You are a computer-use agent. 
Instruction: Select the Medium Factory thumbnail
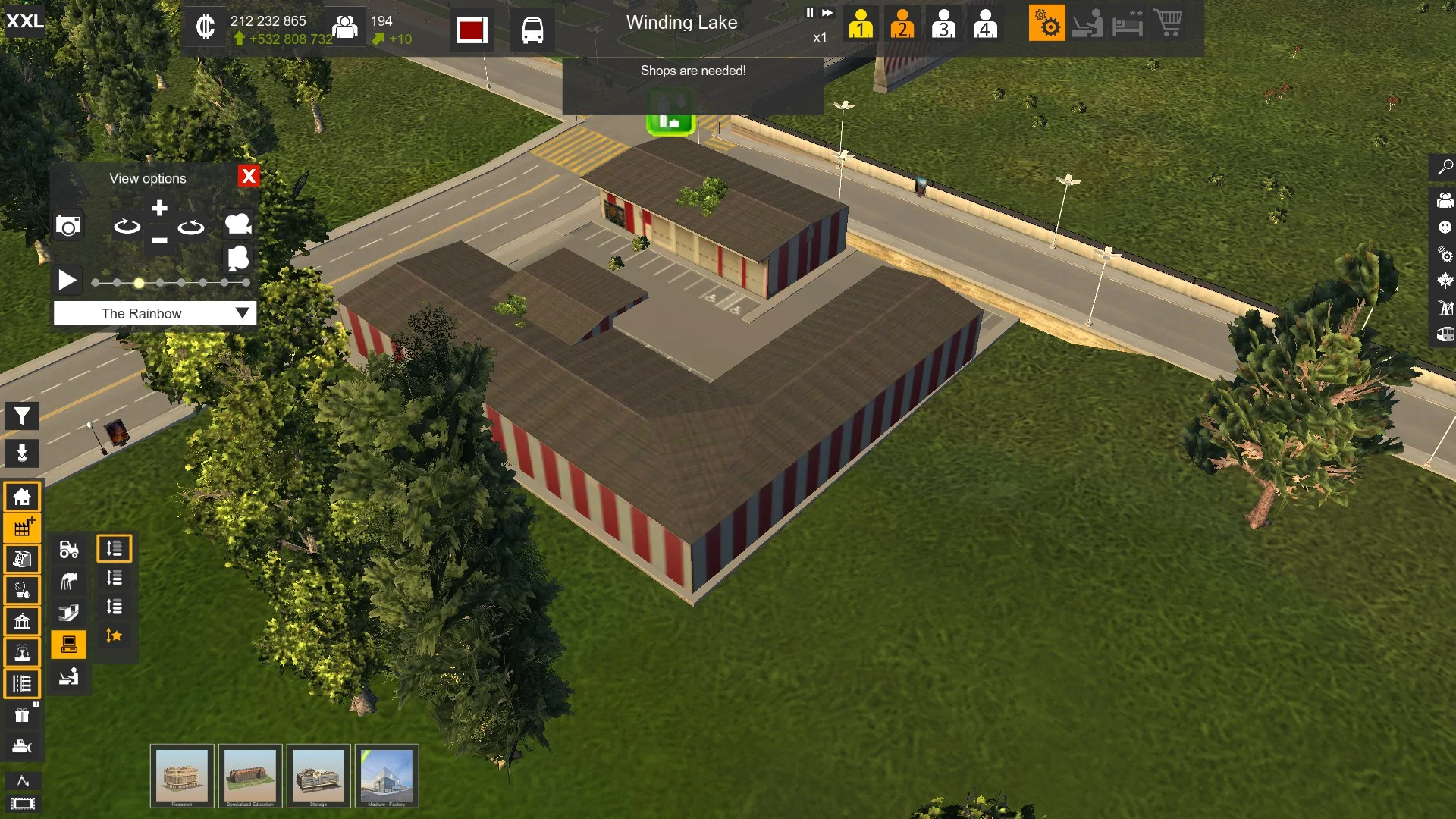tap(387, 776)
